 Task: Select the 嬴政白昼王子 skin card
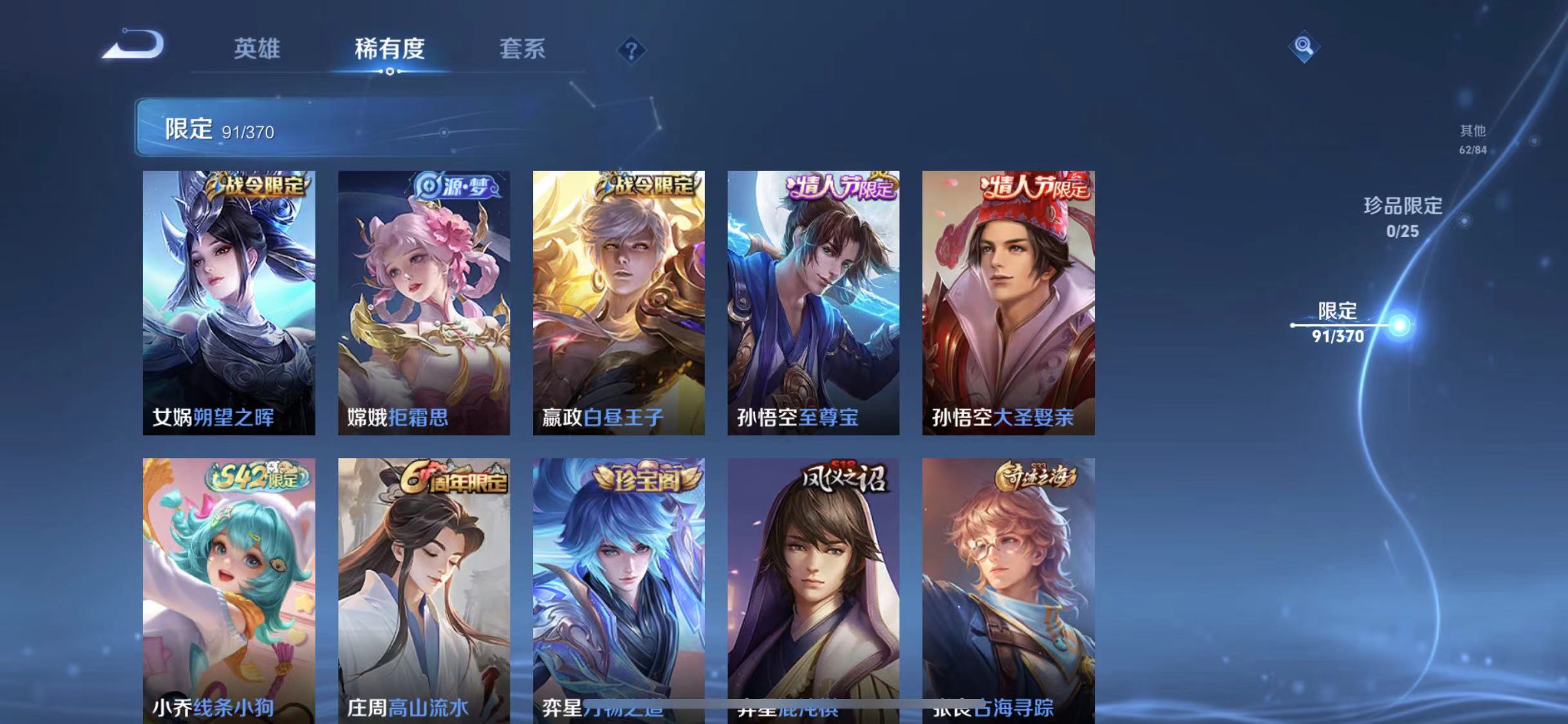coord(619,302)
